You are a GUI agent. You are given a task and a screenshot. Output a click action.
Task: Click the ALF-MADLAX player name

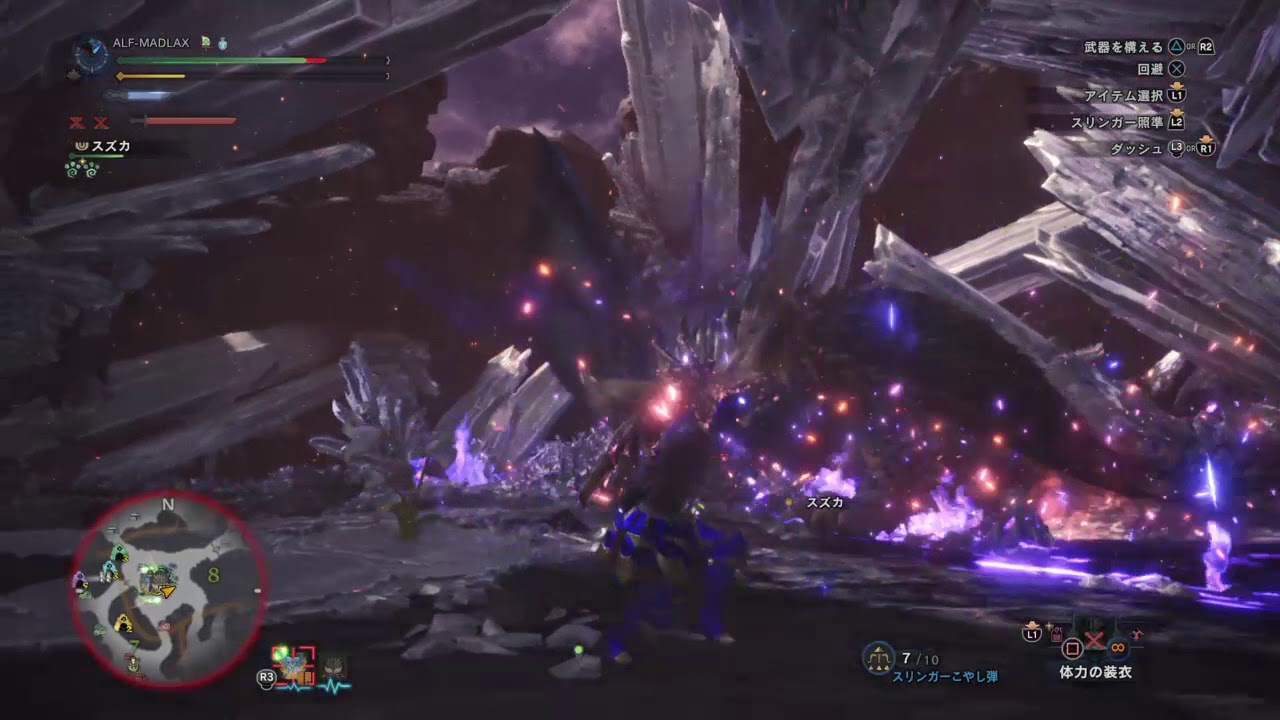click(x=150, y=43)
